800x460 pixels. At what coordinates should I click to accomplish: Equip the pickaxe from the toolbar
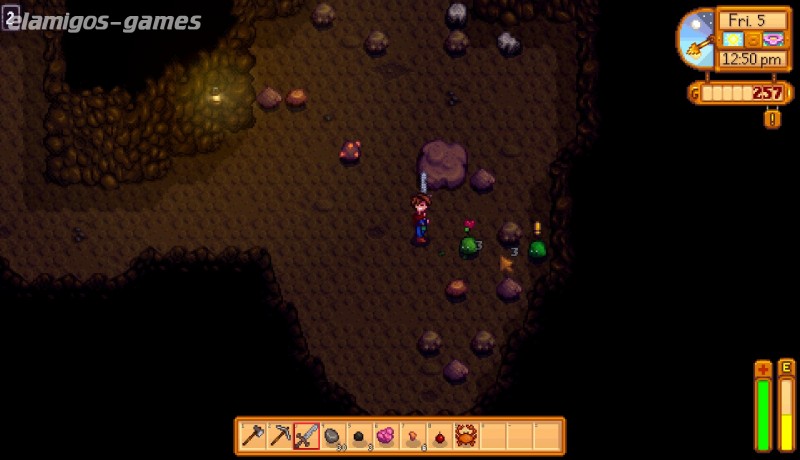pos(280,435)
